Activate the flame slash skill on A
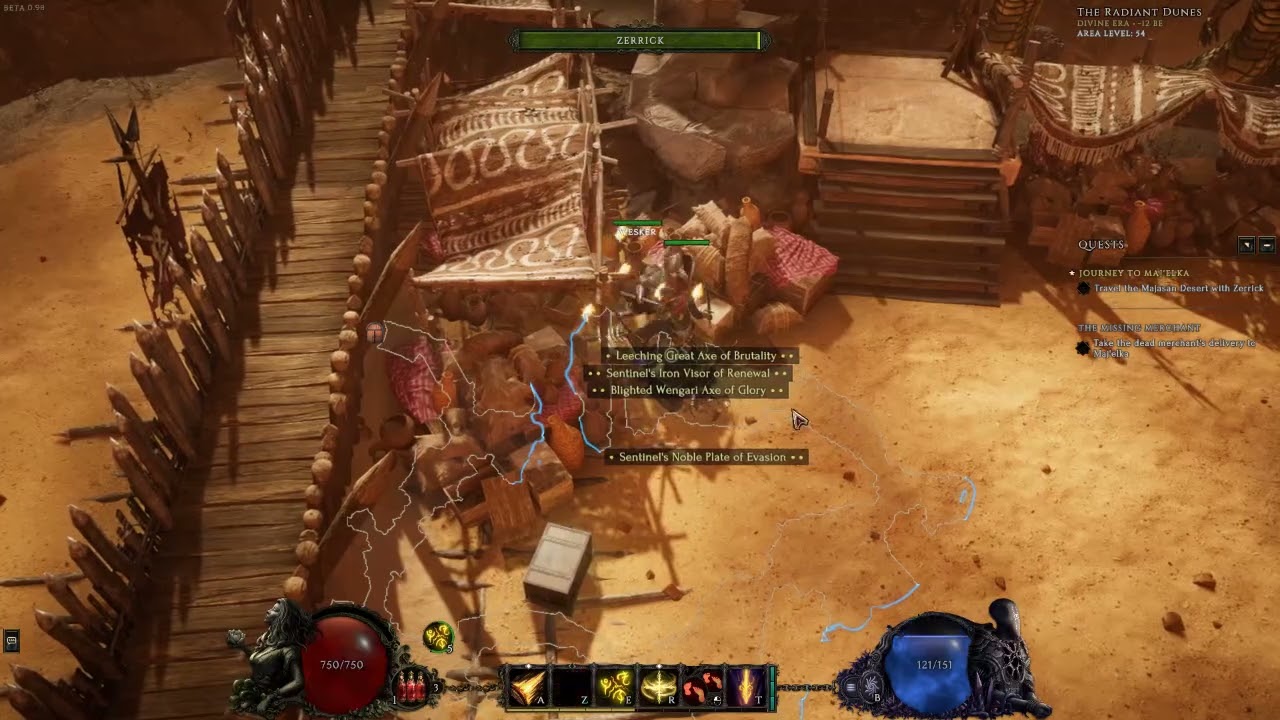This screenshot has width=1280, height=720. pyautogui.click(x=526, y=687)
